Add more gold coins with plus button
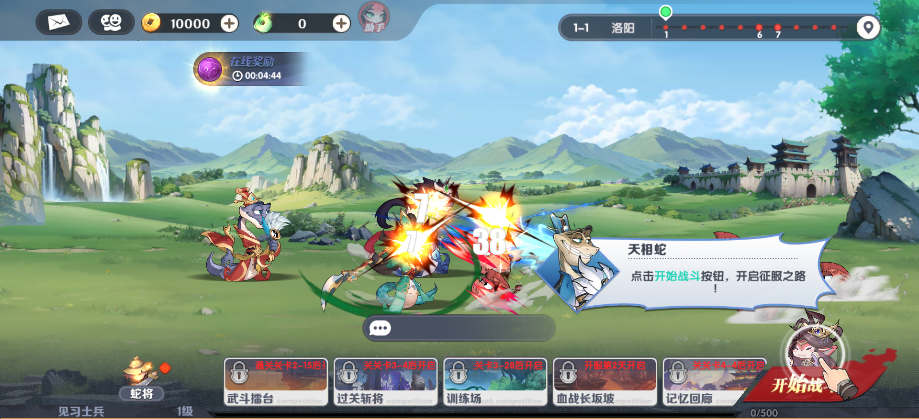The width and height of the screenshot is (919, 419). coord(229,22)
